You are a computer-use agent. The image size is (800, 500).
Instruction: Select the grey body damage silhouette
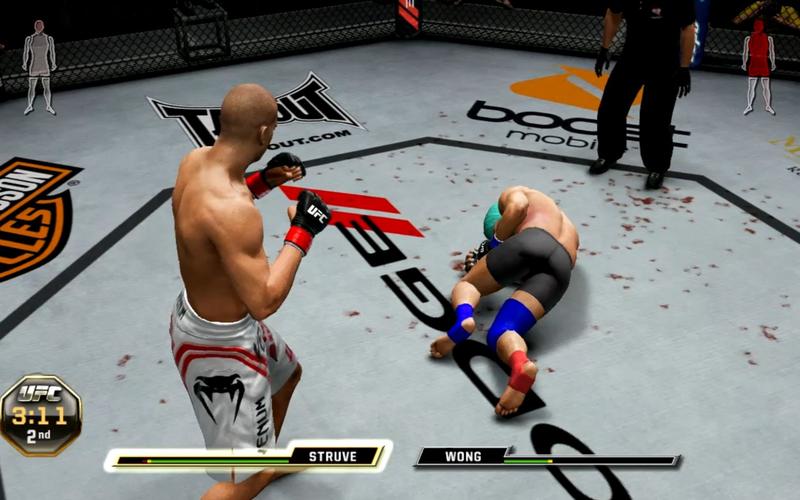point(39,65)
